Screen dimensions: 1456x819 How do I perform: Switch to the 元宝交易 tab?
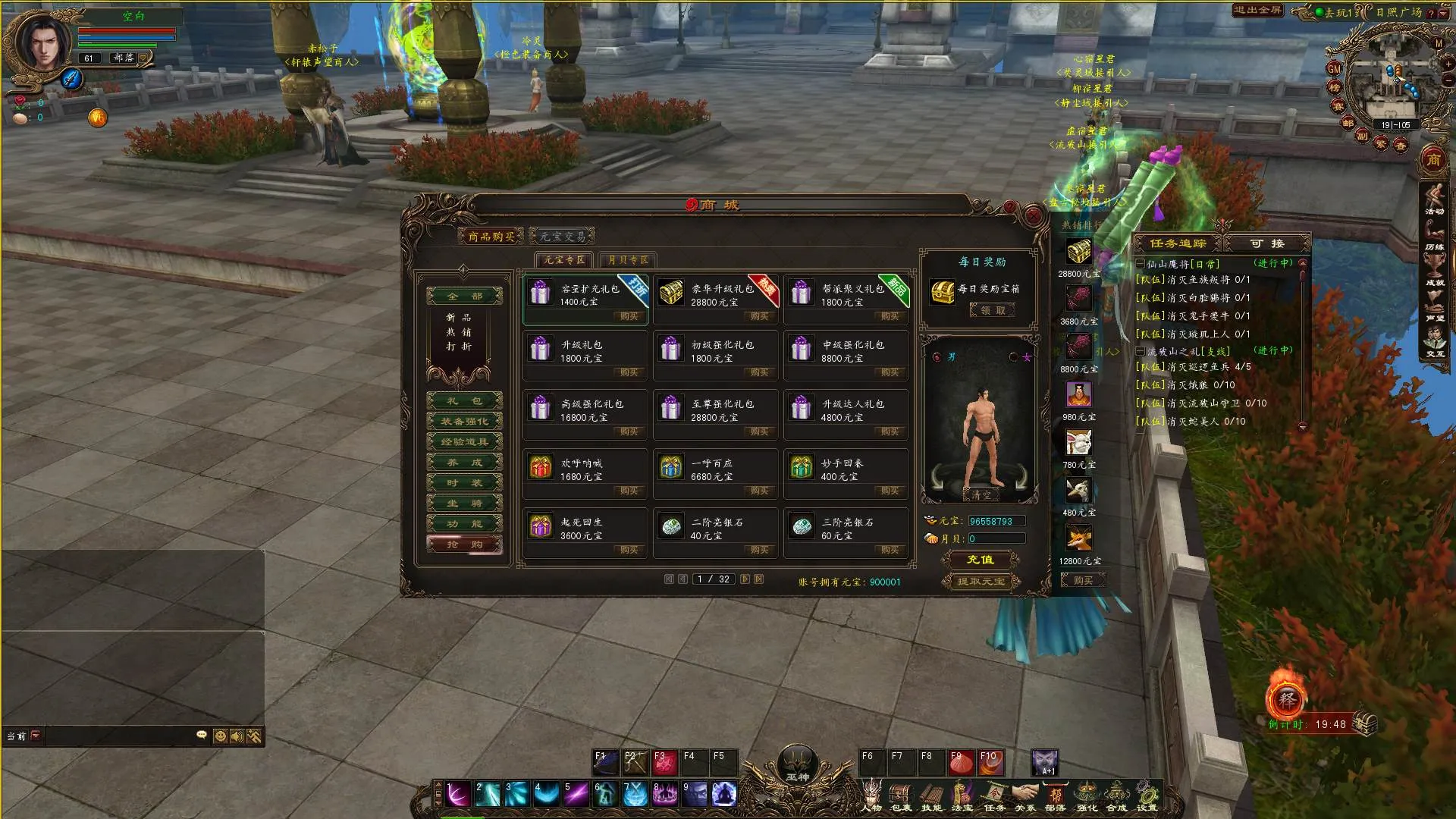tap(563, 237)
